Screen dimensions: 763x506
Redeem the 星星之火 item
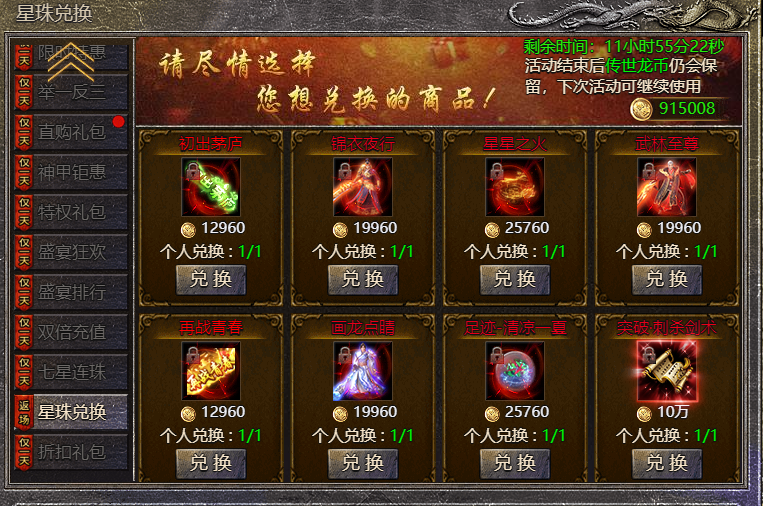point(515,279)
